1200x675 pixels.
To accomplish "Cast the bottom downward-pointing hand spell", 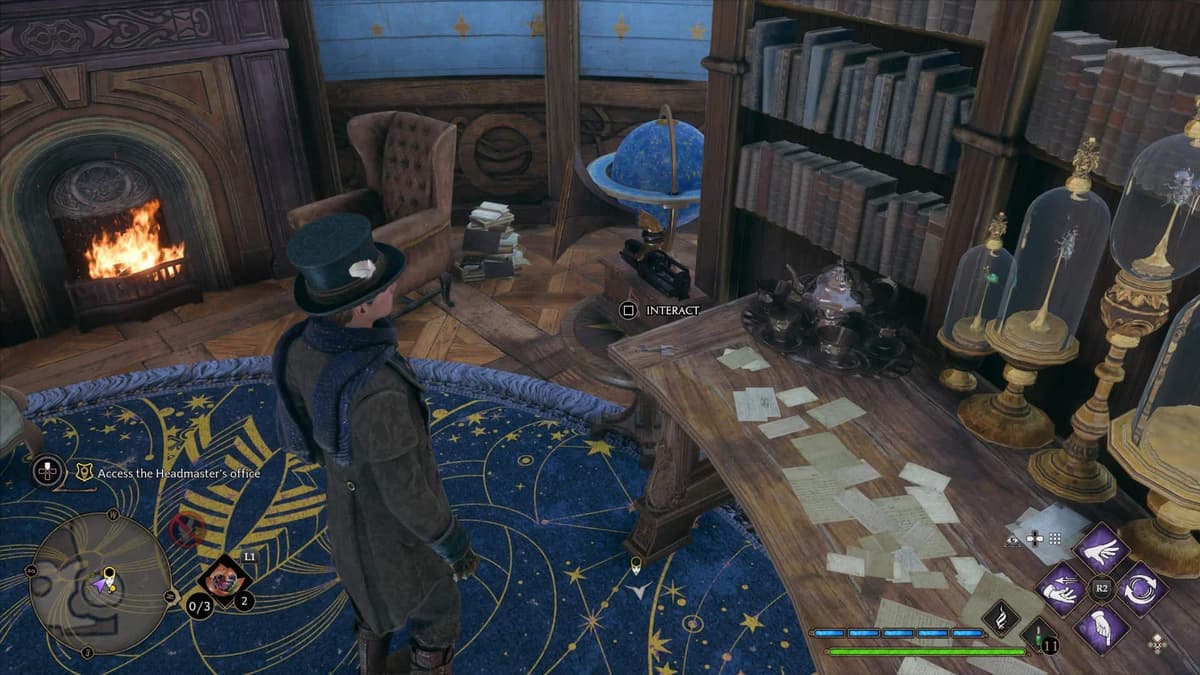I will (x=1102, y=628).
